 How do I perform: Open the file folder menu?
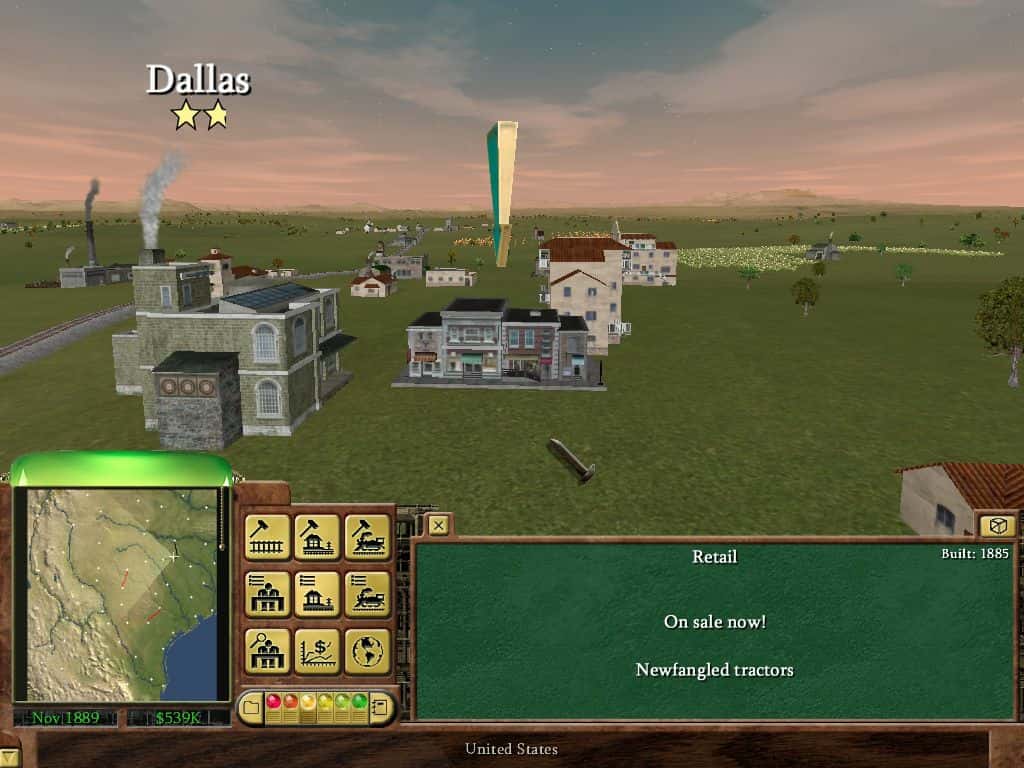tap(250, 709)
